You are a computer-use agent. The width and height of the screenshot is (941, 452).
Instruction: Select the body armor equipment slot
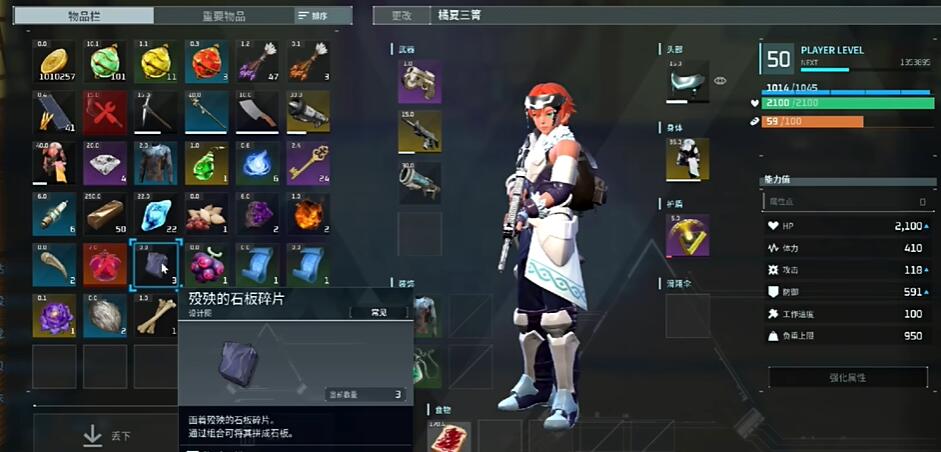(x=687, y=159)
